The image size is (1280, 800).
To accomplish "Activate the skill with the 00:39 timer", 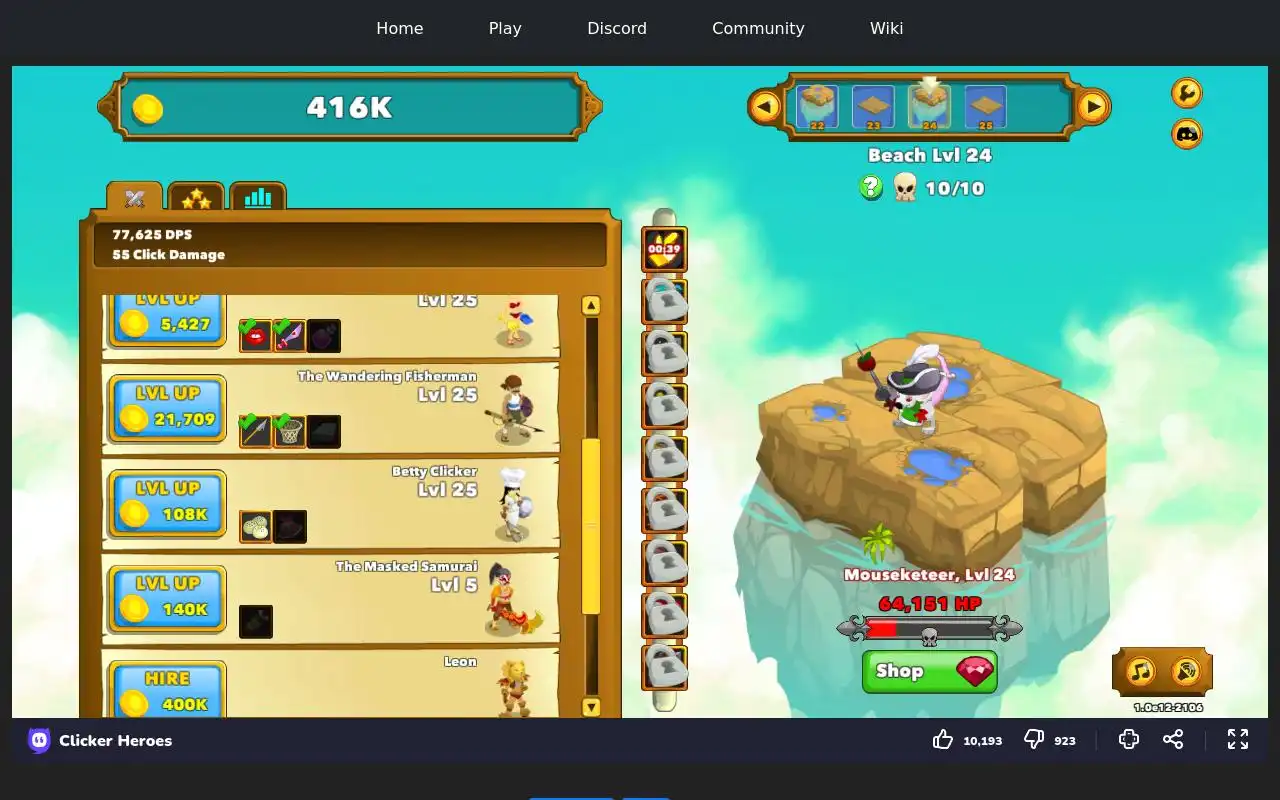I will tap(664, 250).
